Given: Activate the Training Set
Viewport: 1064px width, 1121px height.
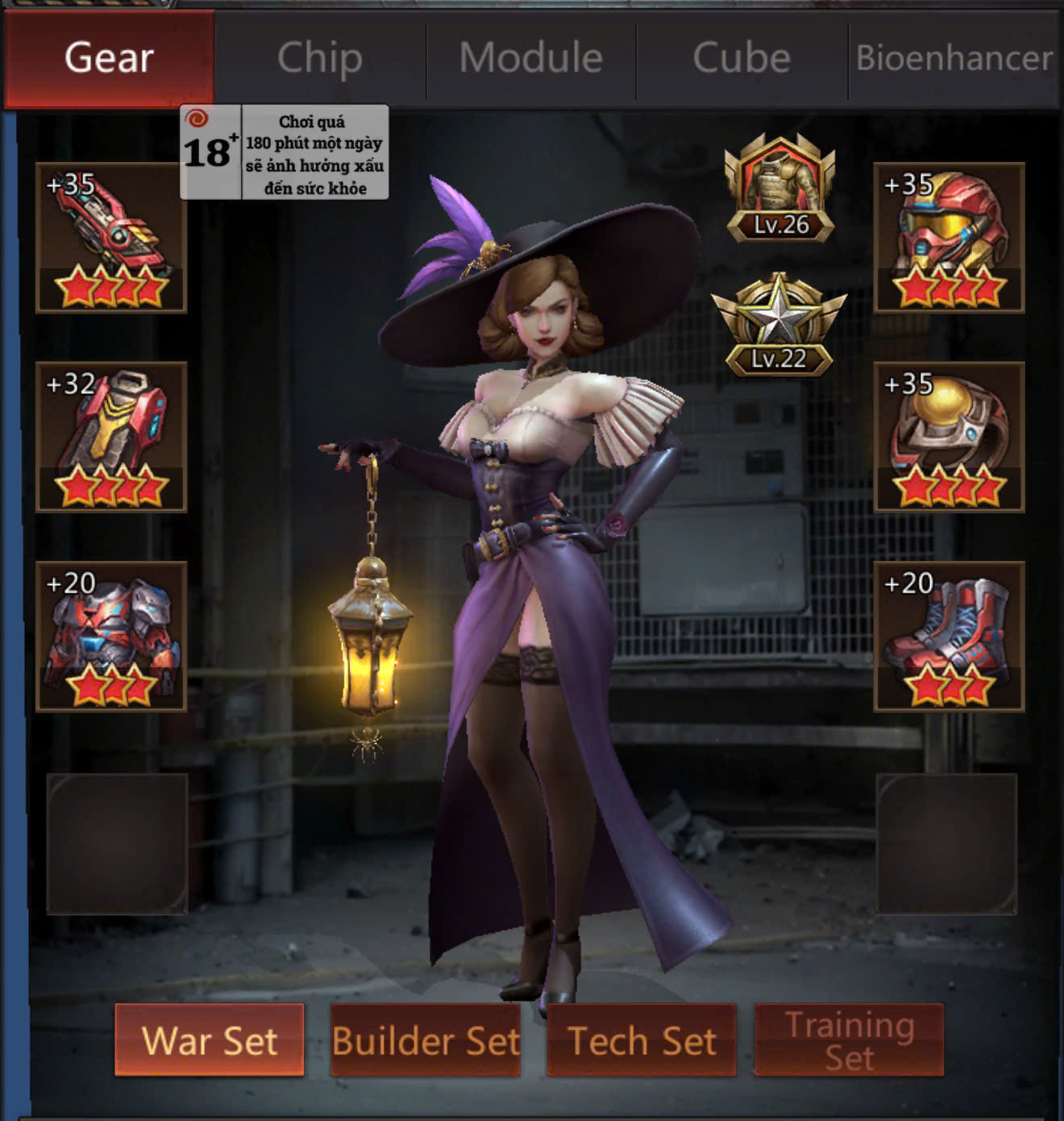Looking at the screenshot, I should pyautogui.click(x=850, y=1040).
